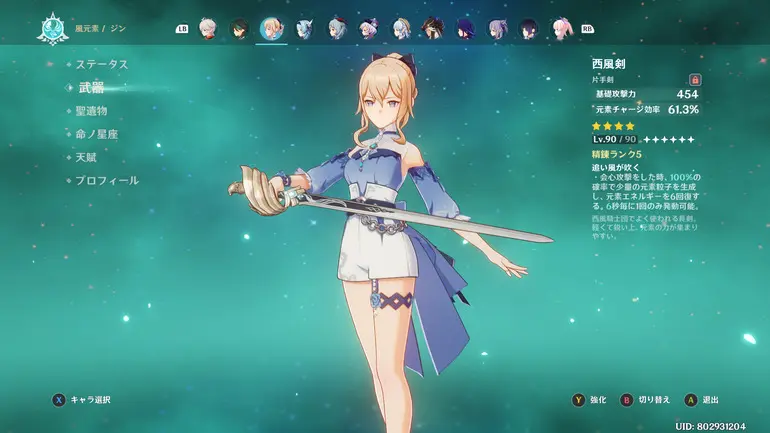Screen dimensions: 770x433
Task: Open the 聖遺物 (Artifacts) menu entry
Action: (x=91, y=110)
